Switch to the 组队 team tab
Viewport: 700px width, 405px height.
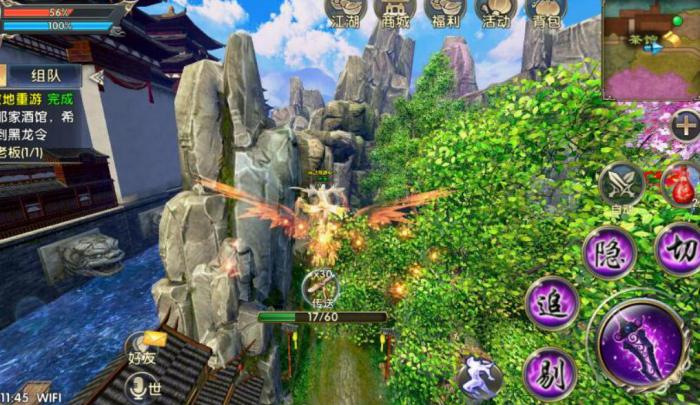[46, 76]
